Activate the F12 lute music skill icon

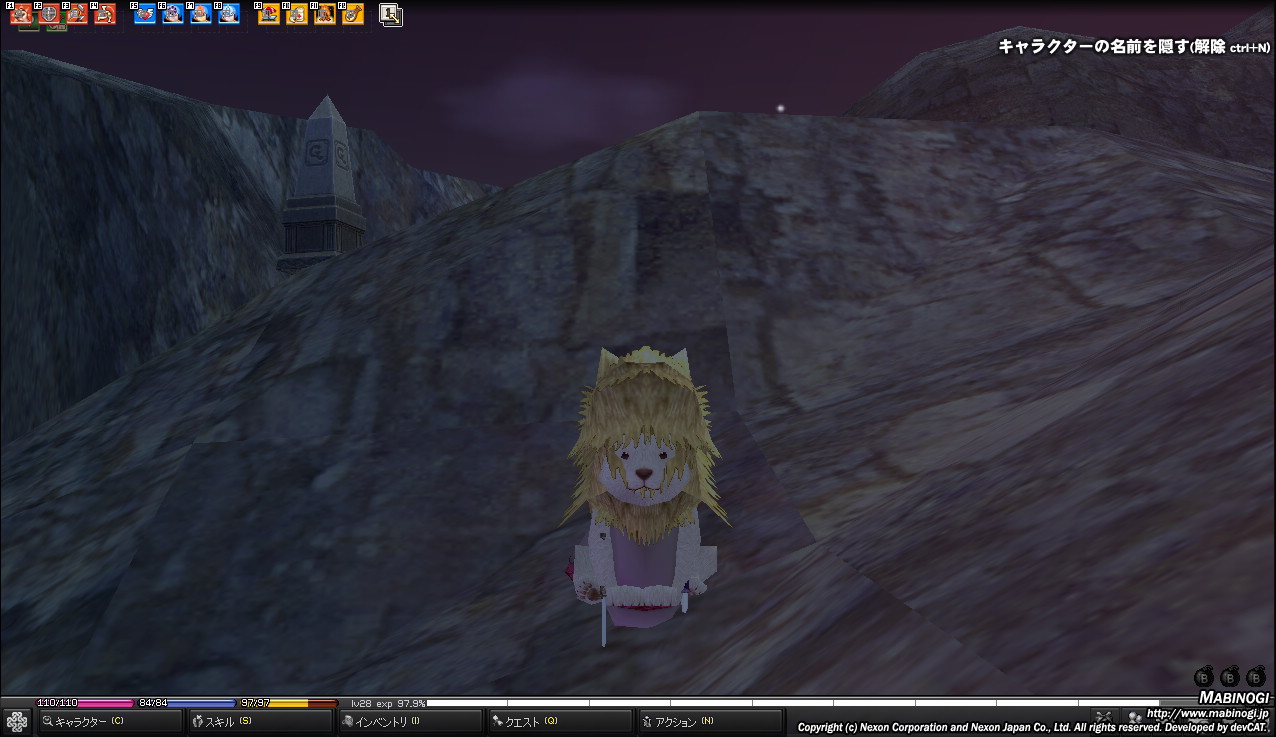point(353,14)
